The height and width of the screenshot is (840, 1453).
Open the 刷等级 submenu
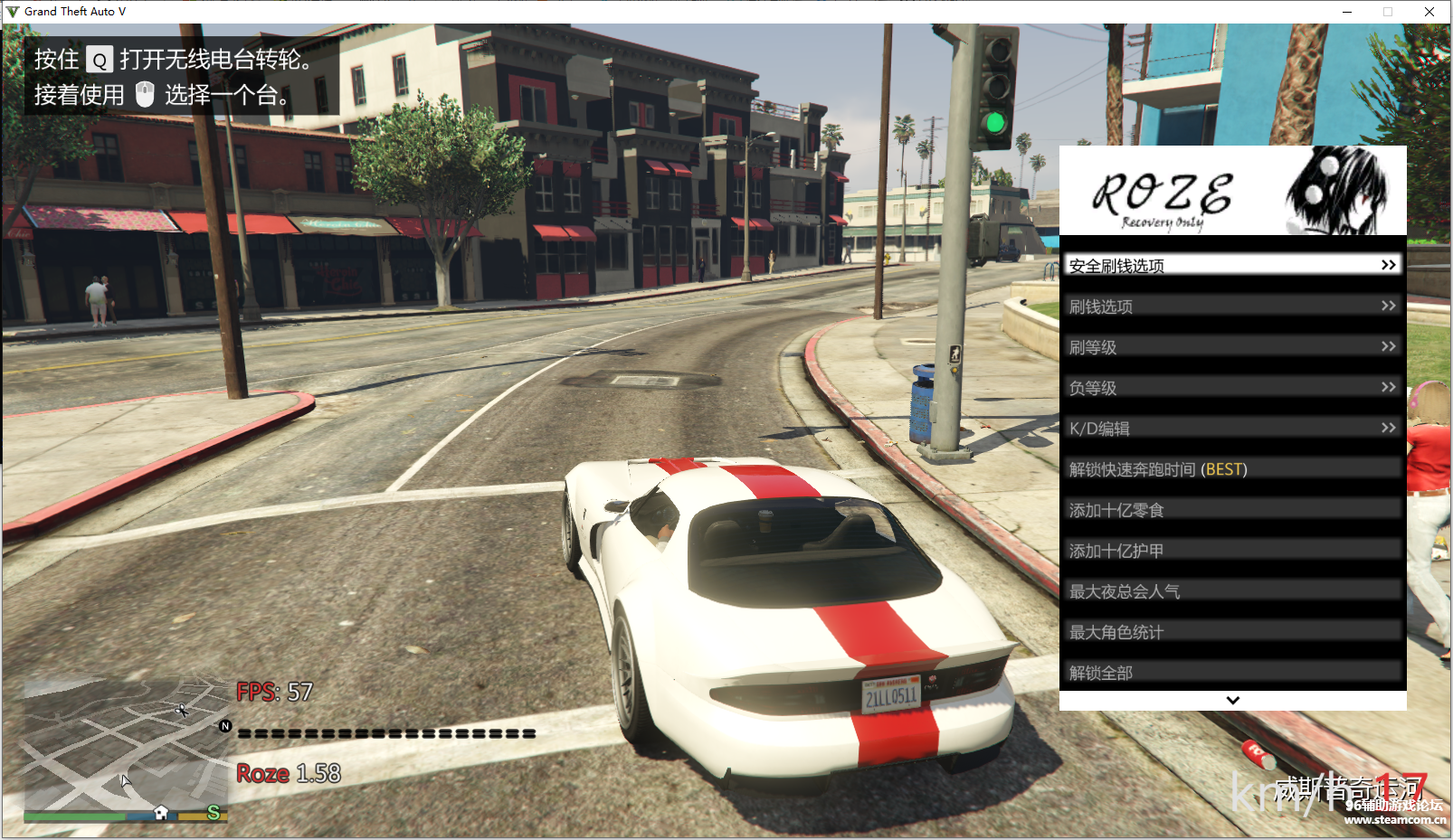(x=1232, y=347)
